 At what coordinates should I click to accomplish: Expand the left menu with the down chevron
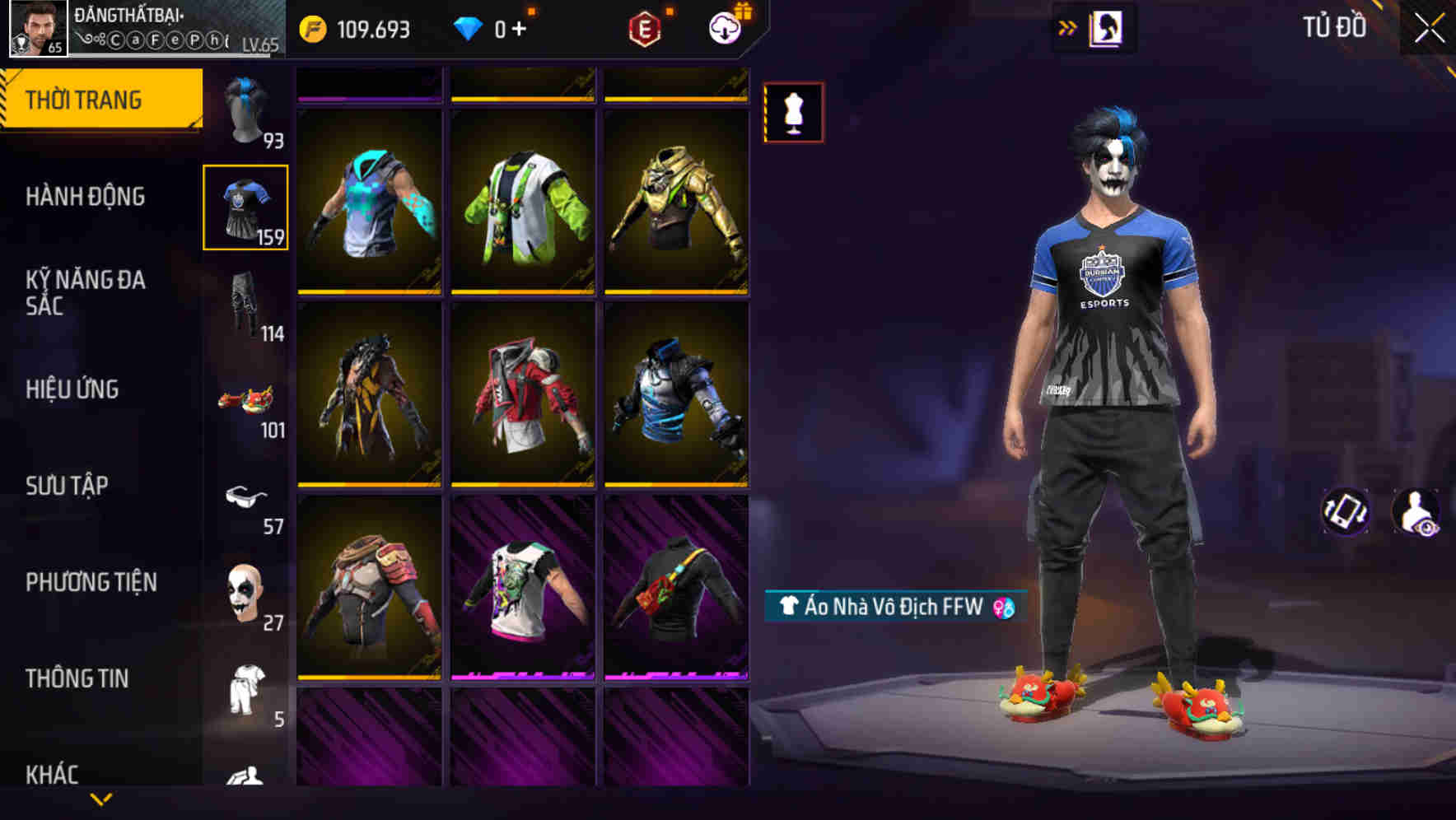tap(100, 800)
